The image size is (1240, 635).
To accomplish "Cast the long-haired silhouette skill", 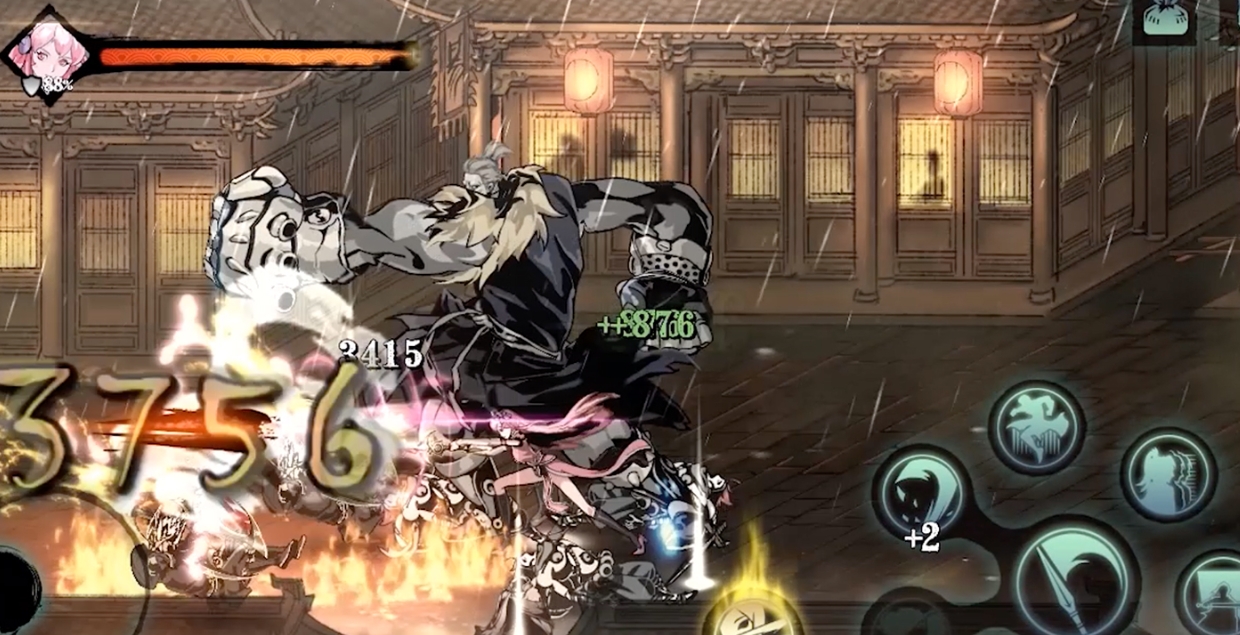I will coord(1168,476).
